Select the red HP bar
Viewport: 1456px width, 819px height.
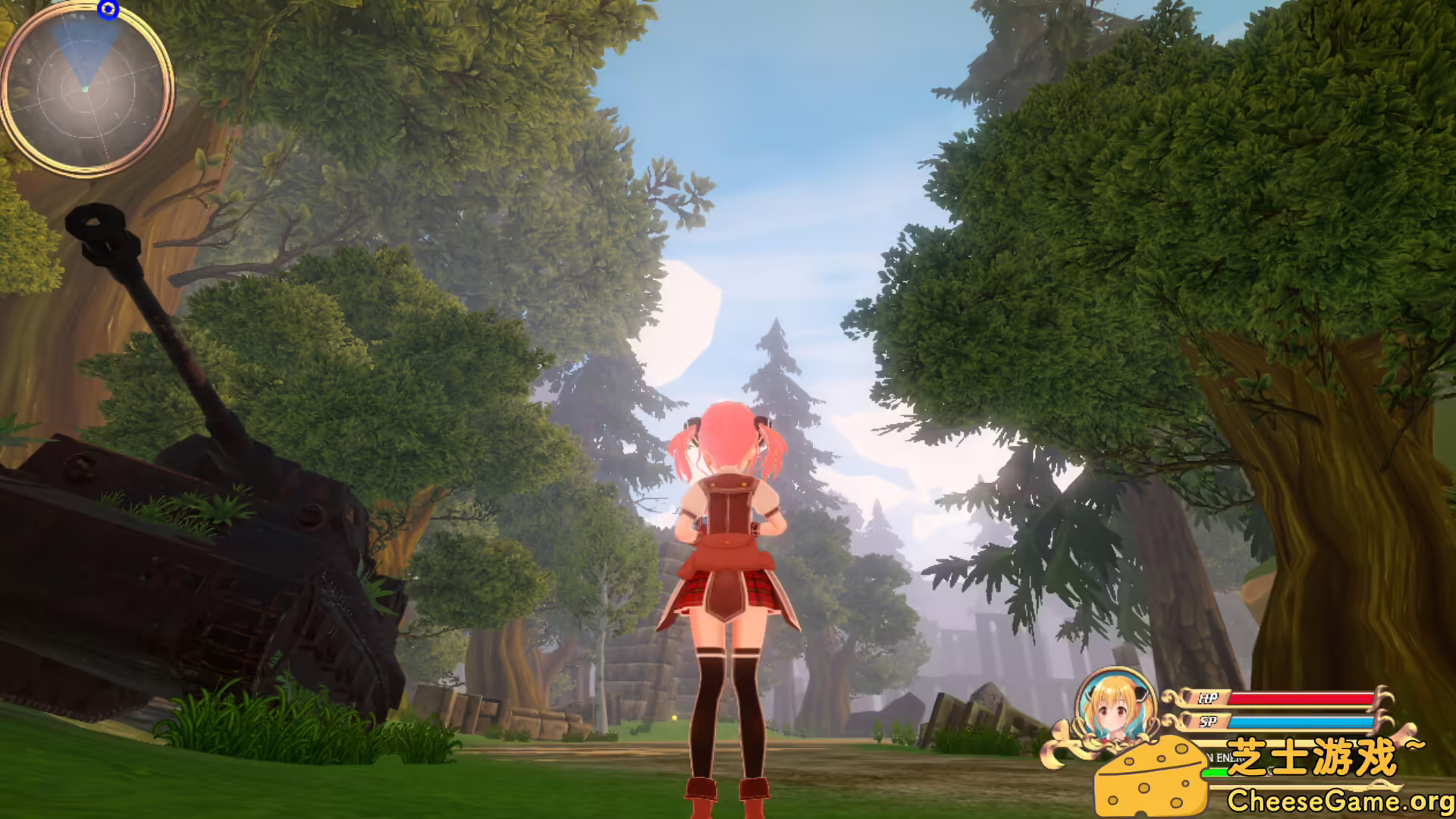(x=1303, y=697)
